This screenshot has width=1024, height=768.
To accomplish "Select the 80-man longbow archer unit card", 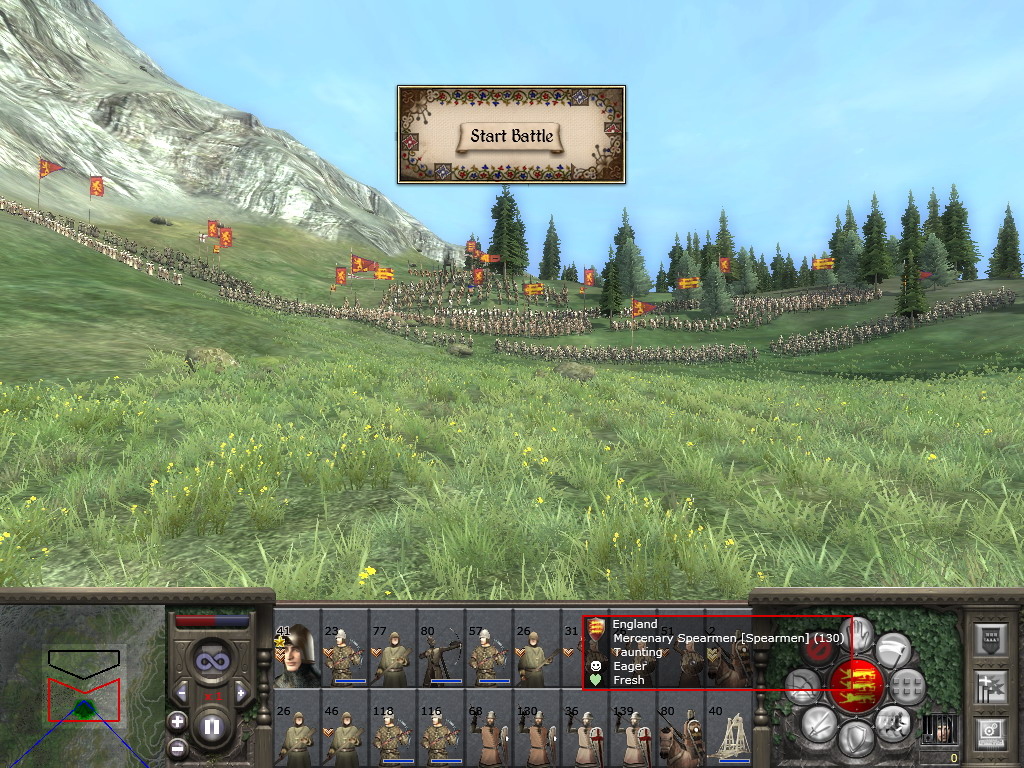I will (x=440, y=656).
